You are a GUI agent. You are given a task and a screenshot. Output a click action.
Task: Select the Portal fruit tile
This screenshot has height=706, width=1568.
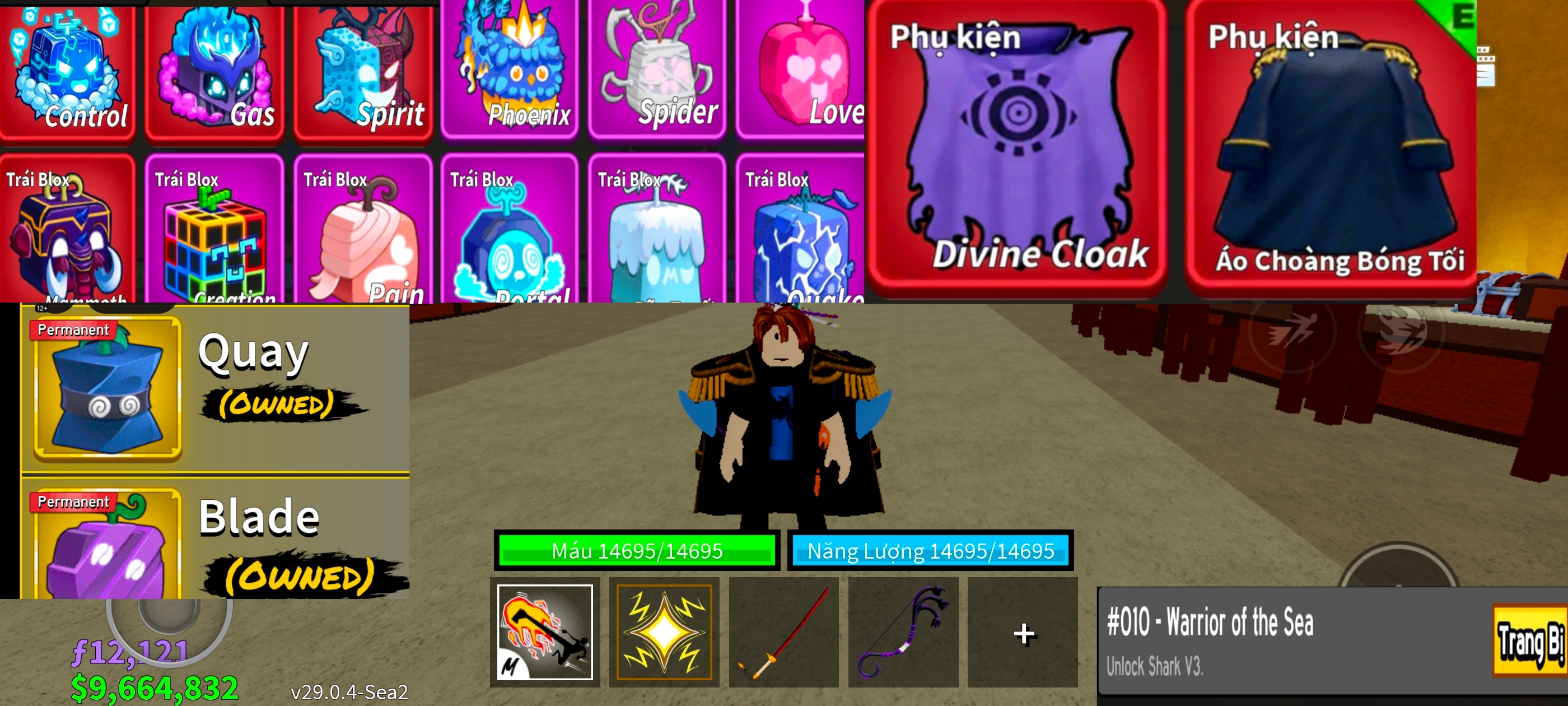510,231
